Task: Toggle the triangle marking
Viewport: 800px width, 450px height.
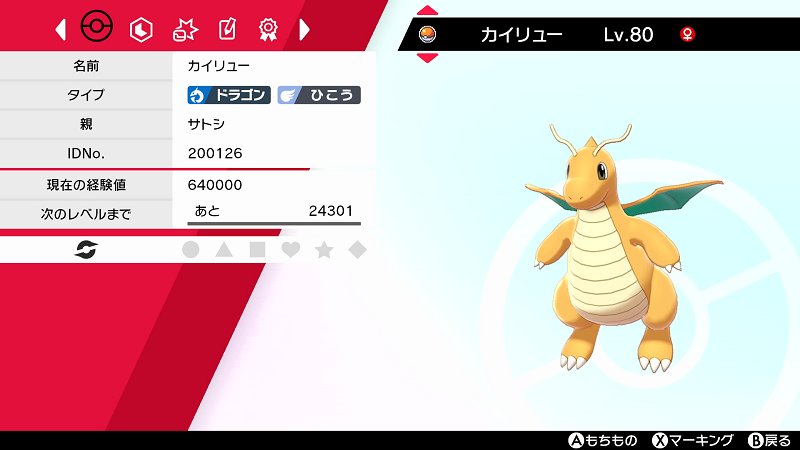Action: coord(224,250)
